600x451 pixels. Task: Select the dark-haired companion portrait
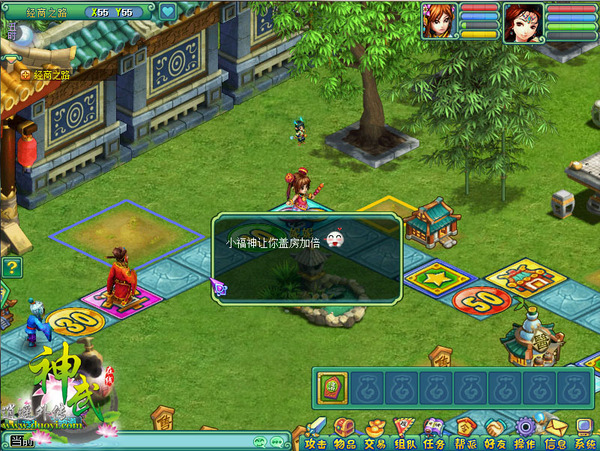(523, 21)
